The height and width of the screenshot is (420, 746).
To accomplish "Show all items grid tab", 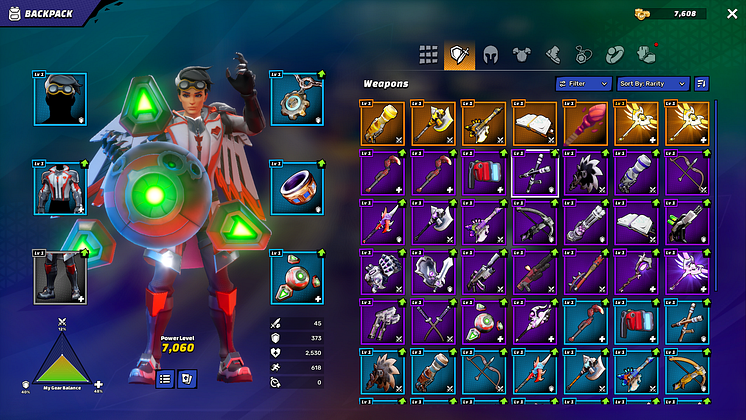I will click(428, 55).
